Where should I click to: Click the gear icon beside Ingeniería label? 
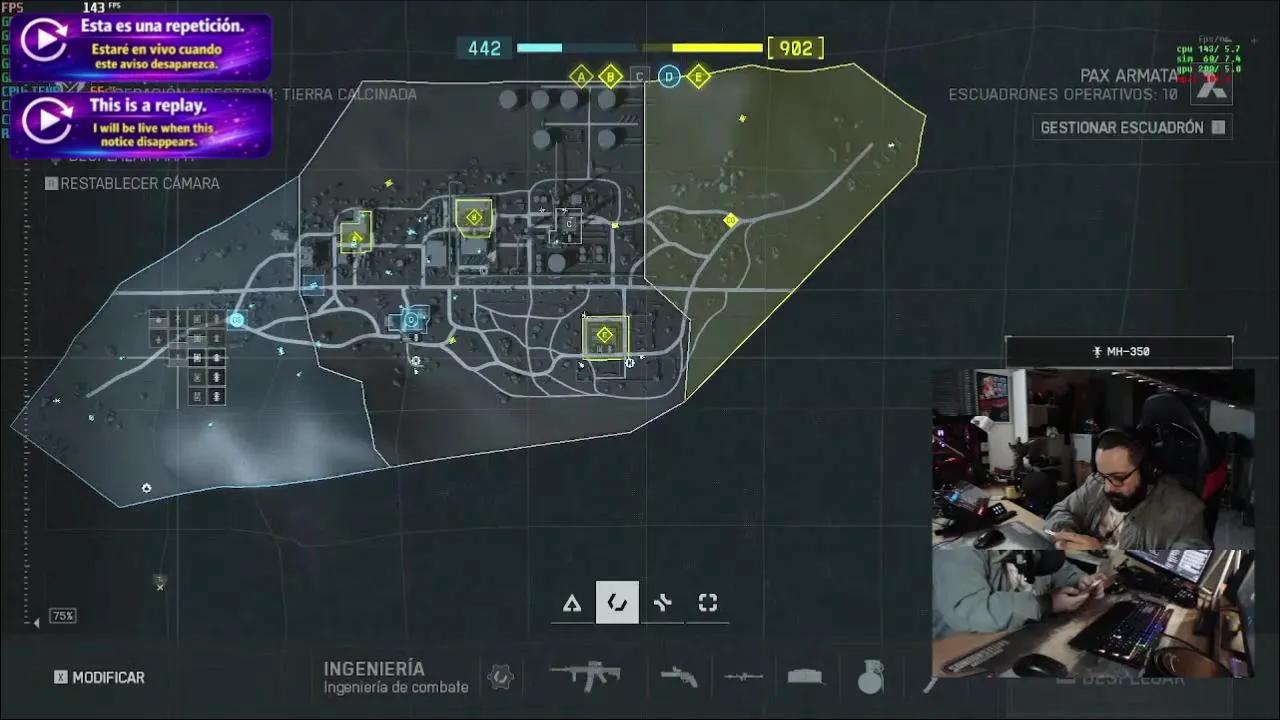[x=500, y=677]
